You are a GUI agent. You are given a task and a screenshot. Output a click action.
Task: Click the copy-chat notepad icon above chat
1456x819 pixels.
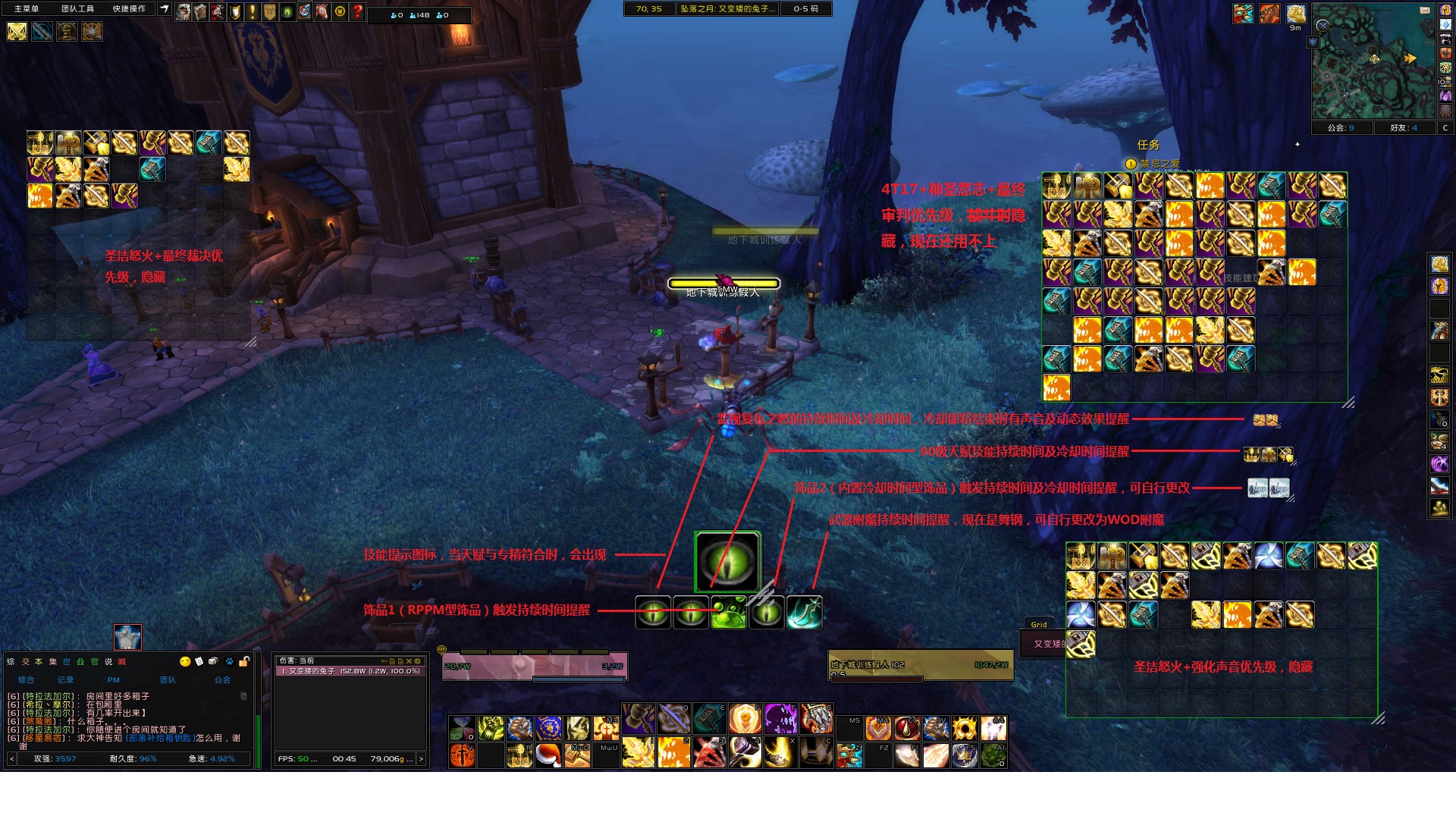199,661
